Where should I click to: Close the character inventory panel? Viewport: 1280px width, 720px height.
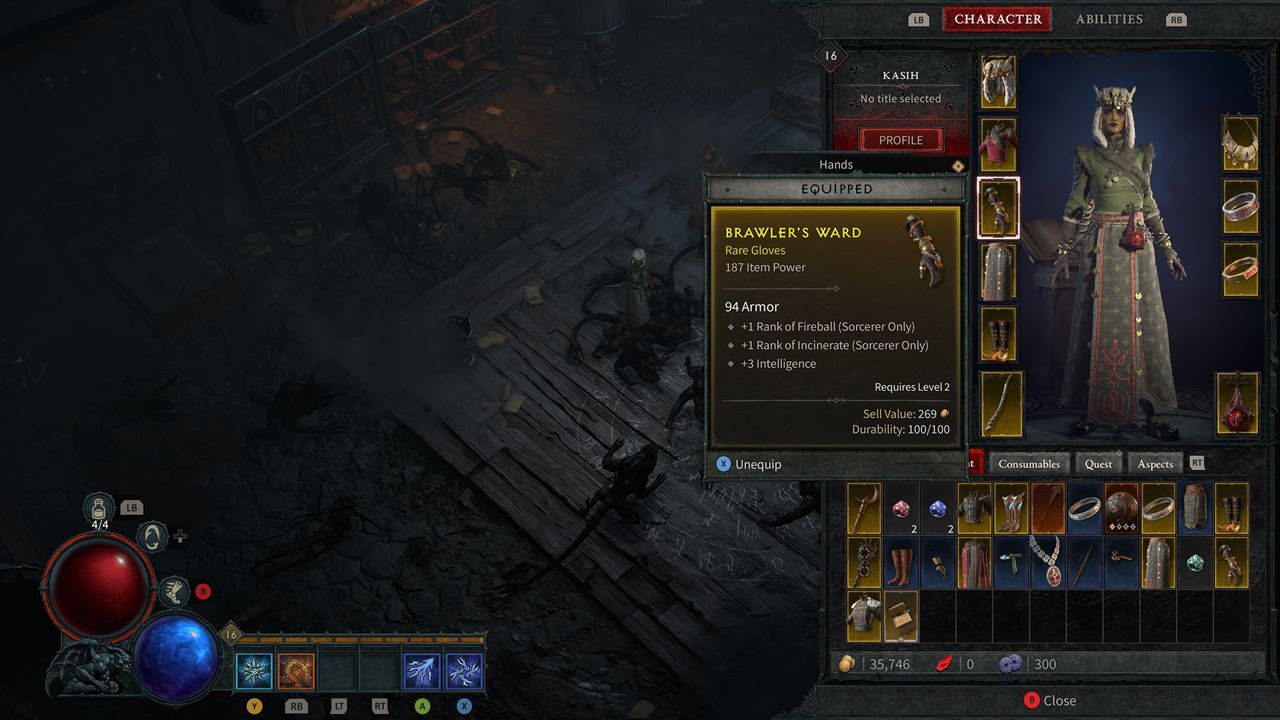(1049, 701)
